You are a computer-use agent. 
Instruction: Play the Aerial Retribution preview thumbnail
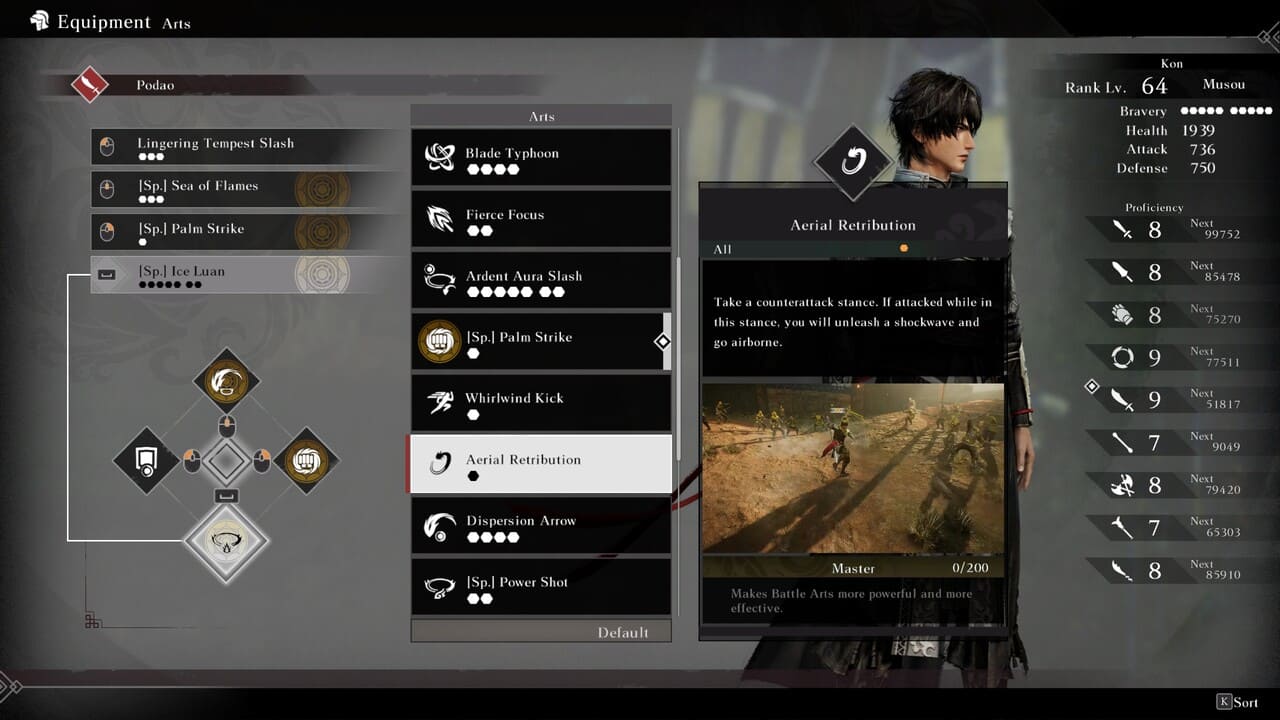pos(853,468)
